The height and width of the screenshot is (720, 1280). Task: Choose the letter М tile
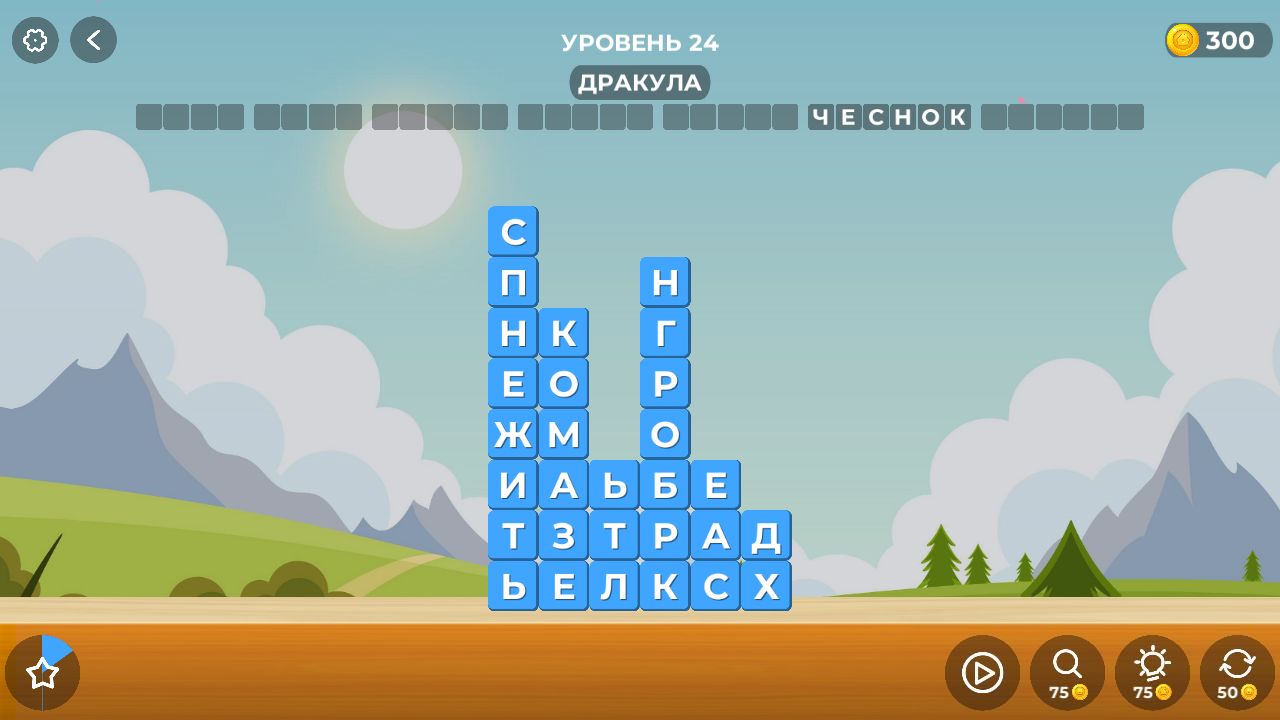click(x=563, y=433)
